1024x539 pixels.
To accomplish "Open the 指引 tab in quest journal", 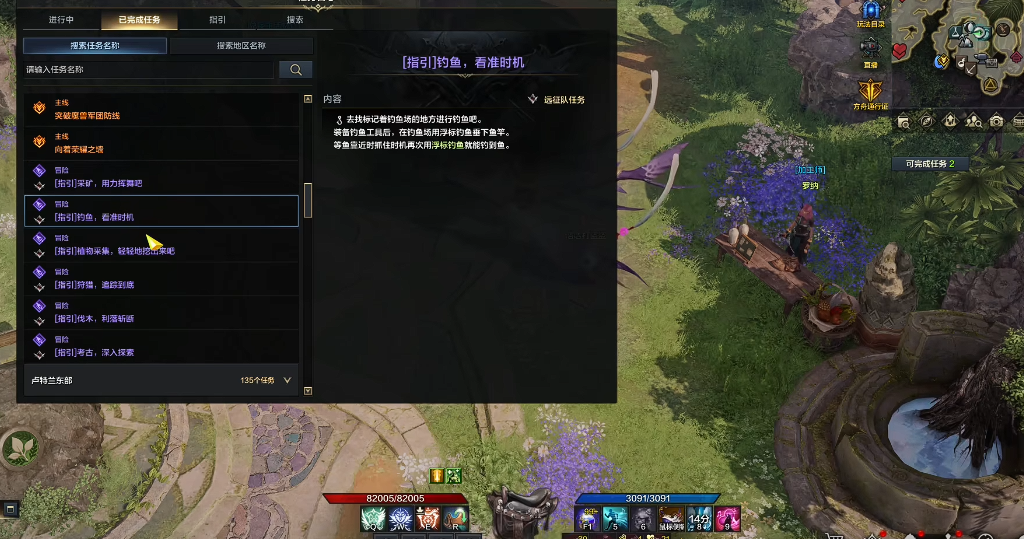I will pos(217,19).
